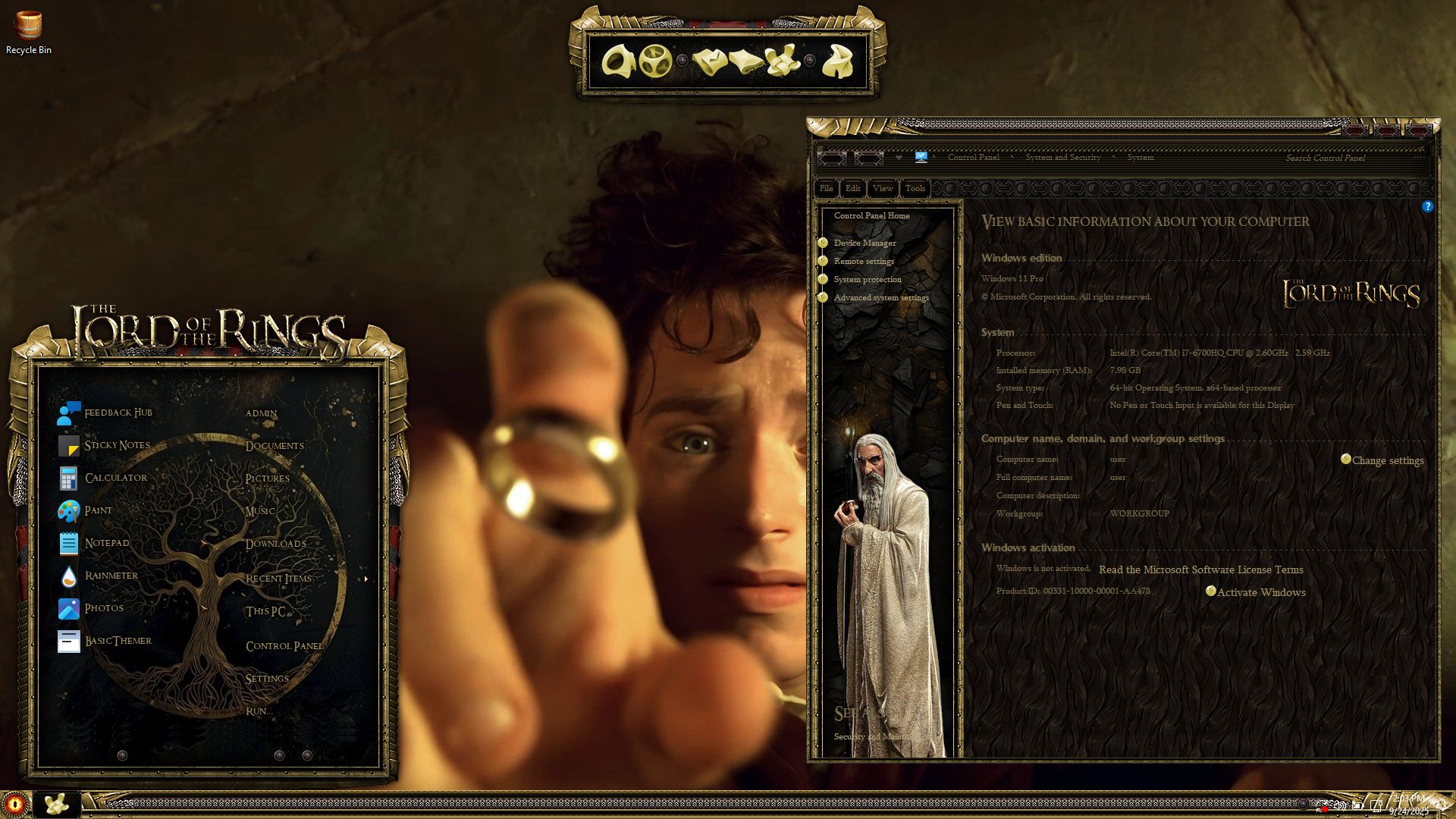Click the Search Control Panel field
1456x819 pixels.
pos(1324,158)
